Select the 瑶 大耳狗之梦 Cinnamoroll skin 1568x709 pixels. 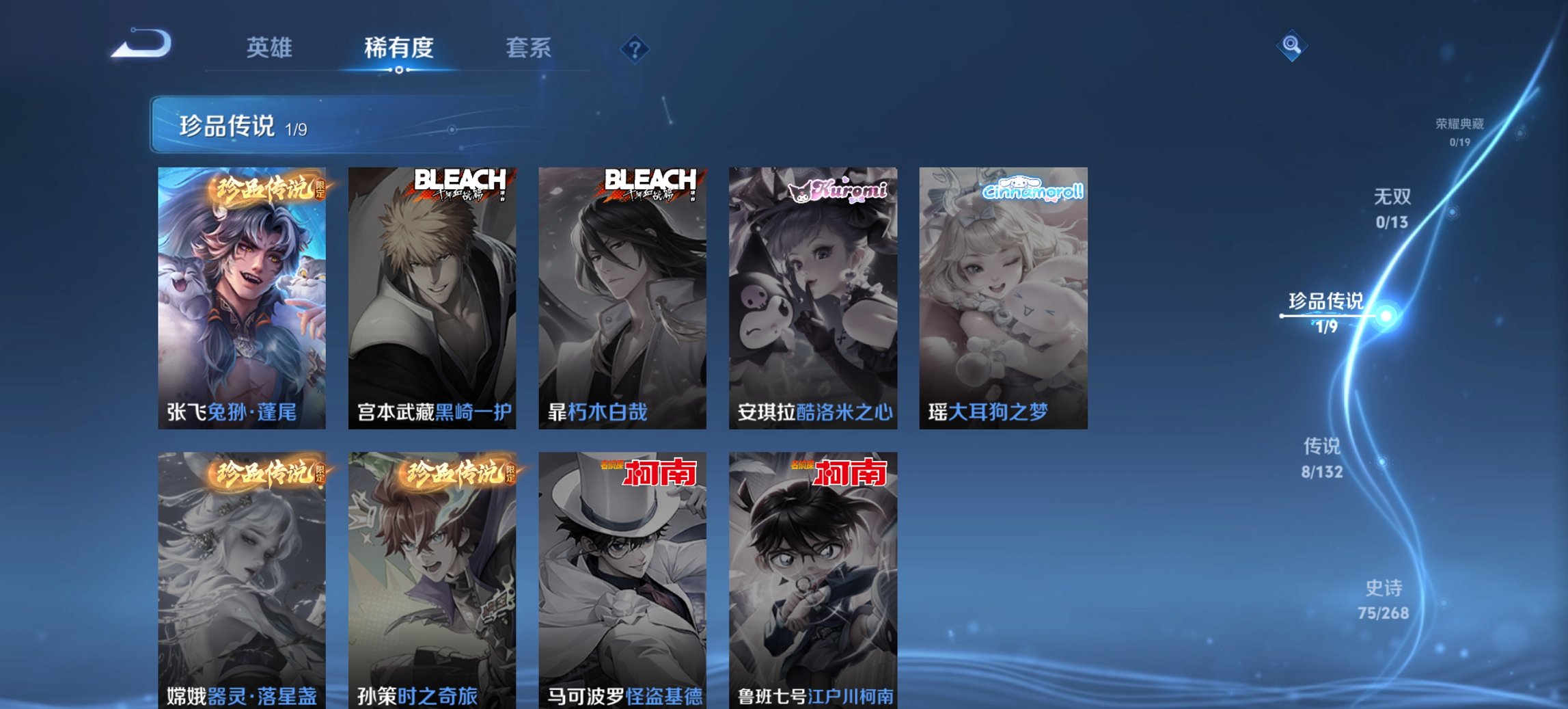pyautogui.click(x=1003, y=294)
